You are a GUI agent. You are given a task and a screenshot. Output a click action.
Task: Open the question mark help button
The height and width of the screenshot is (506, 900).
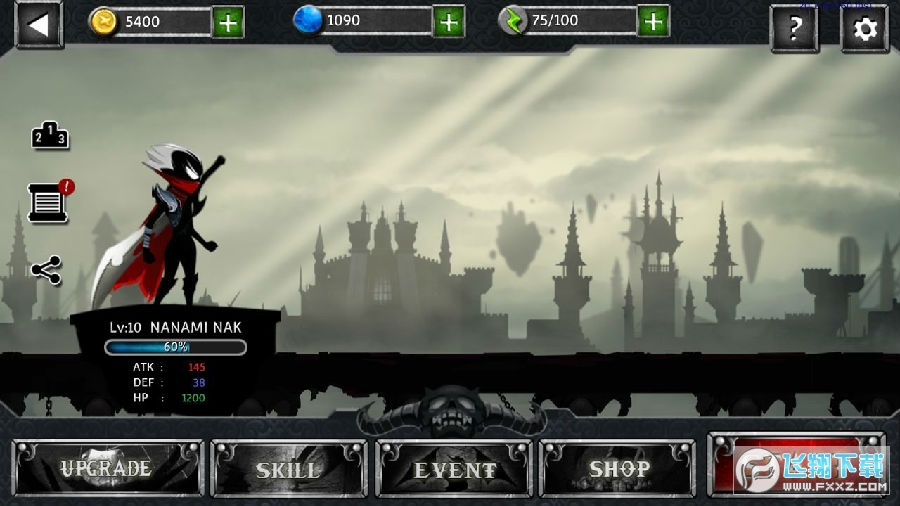coord(795,28)
